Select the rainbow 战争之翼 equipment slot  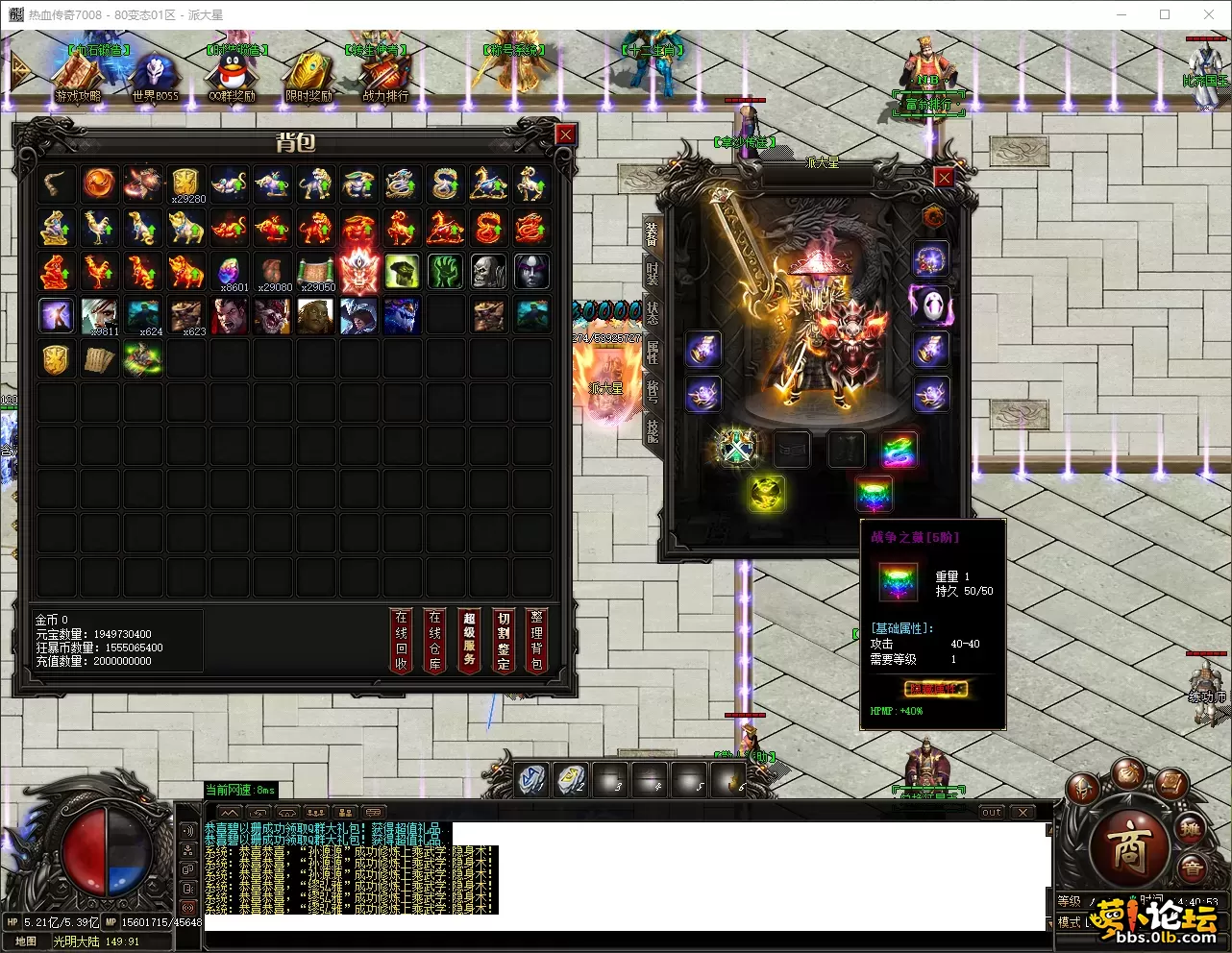875,494
